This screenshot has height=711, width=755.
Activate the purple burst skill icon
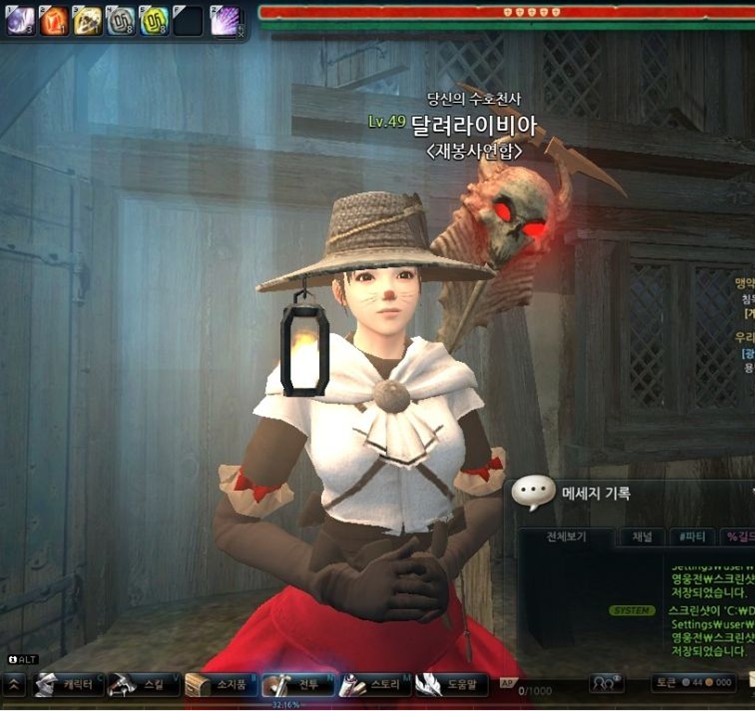226,20
